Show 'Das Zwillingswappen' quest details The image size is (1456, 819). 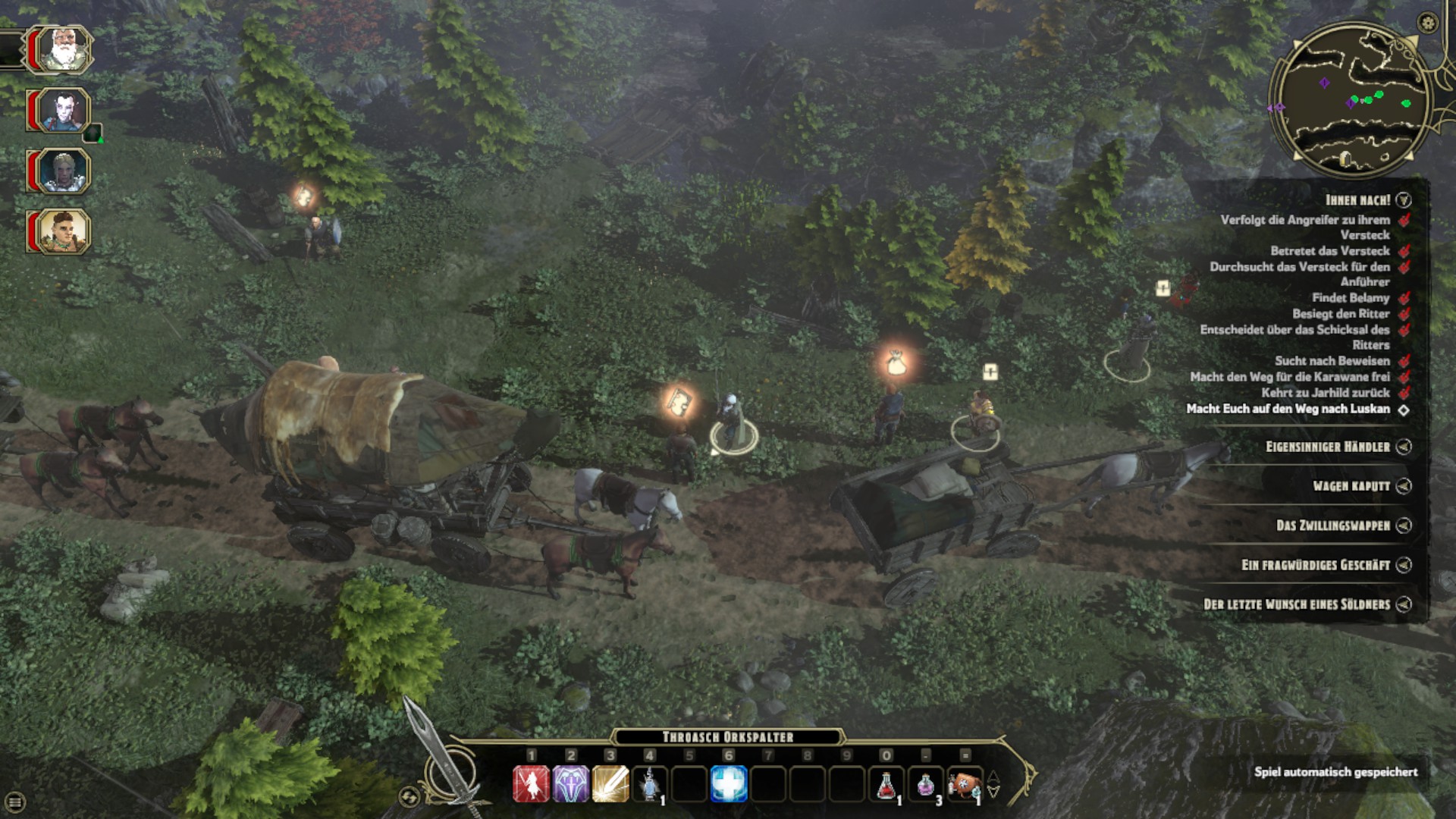click(1404, 526)
